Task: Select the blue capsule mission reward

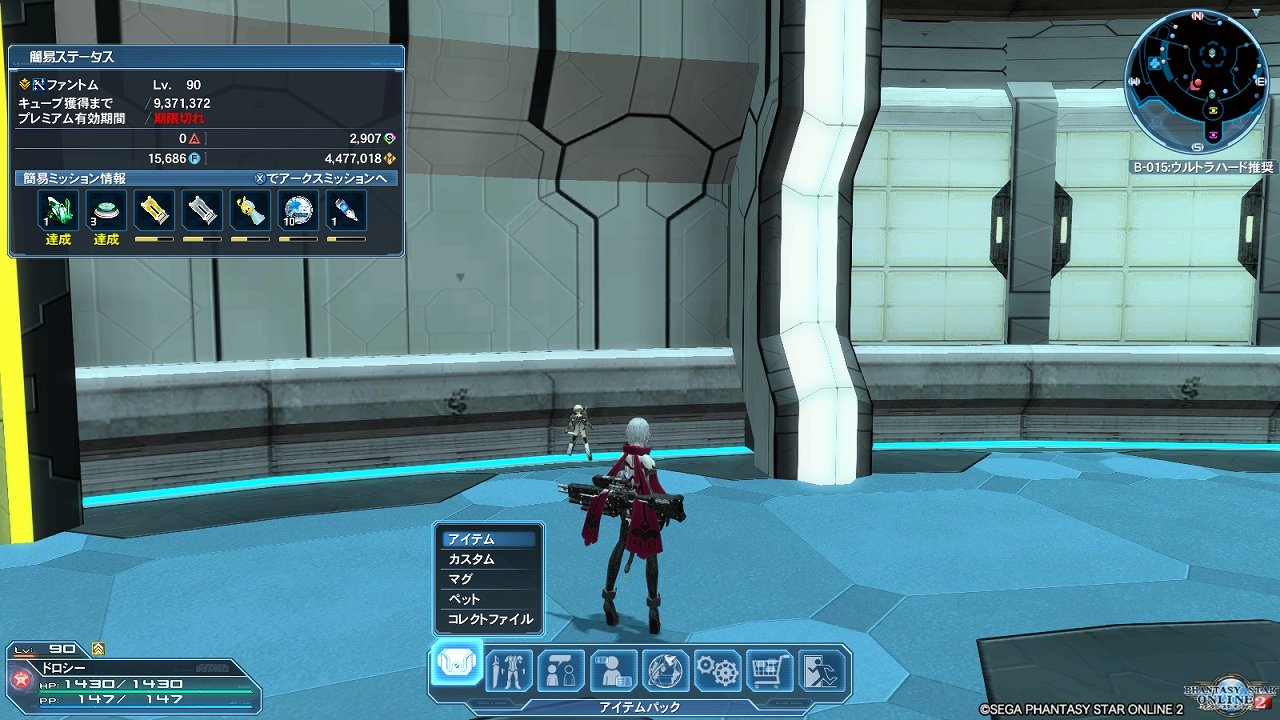Action: click(346, 210)
